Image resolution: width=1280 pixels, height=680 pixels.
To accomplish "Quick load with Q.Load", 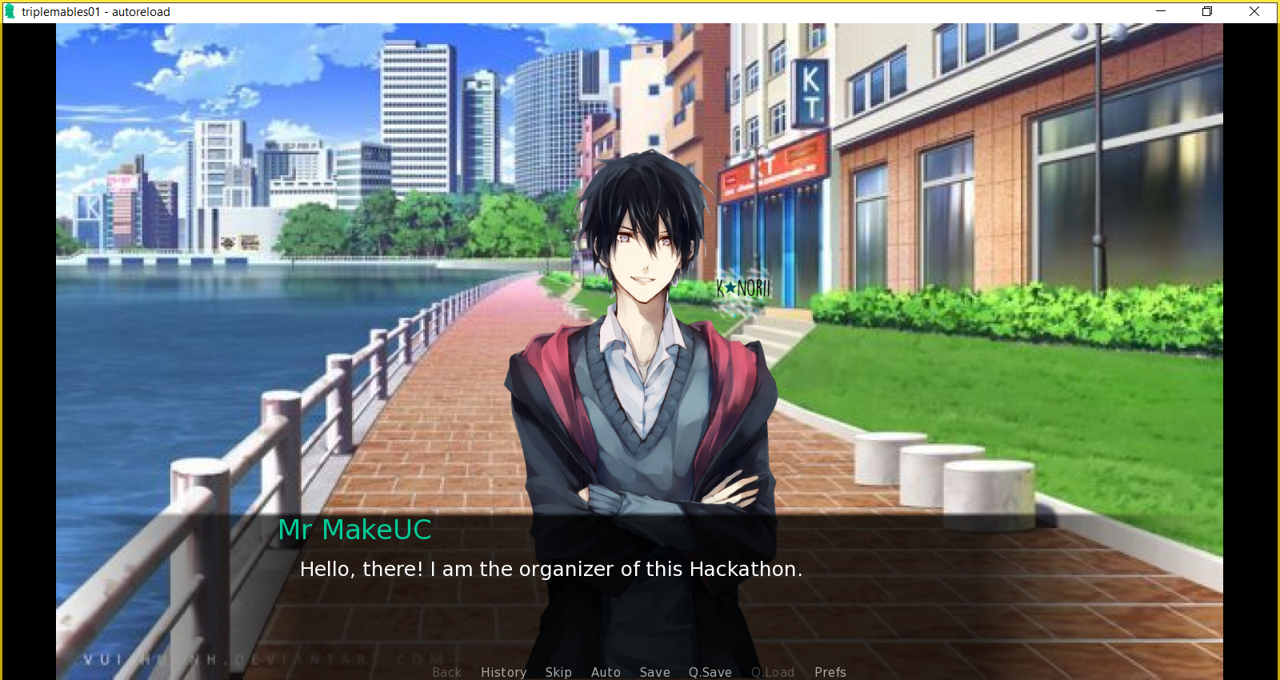I will pos(773,672).
